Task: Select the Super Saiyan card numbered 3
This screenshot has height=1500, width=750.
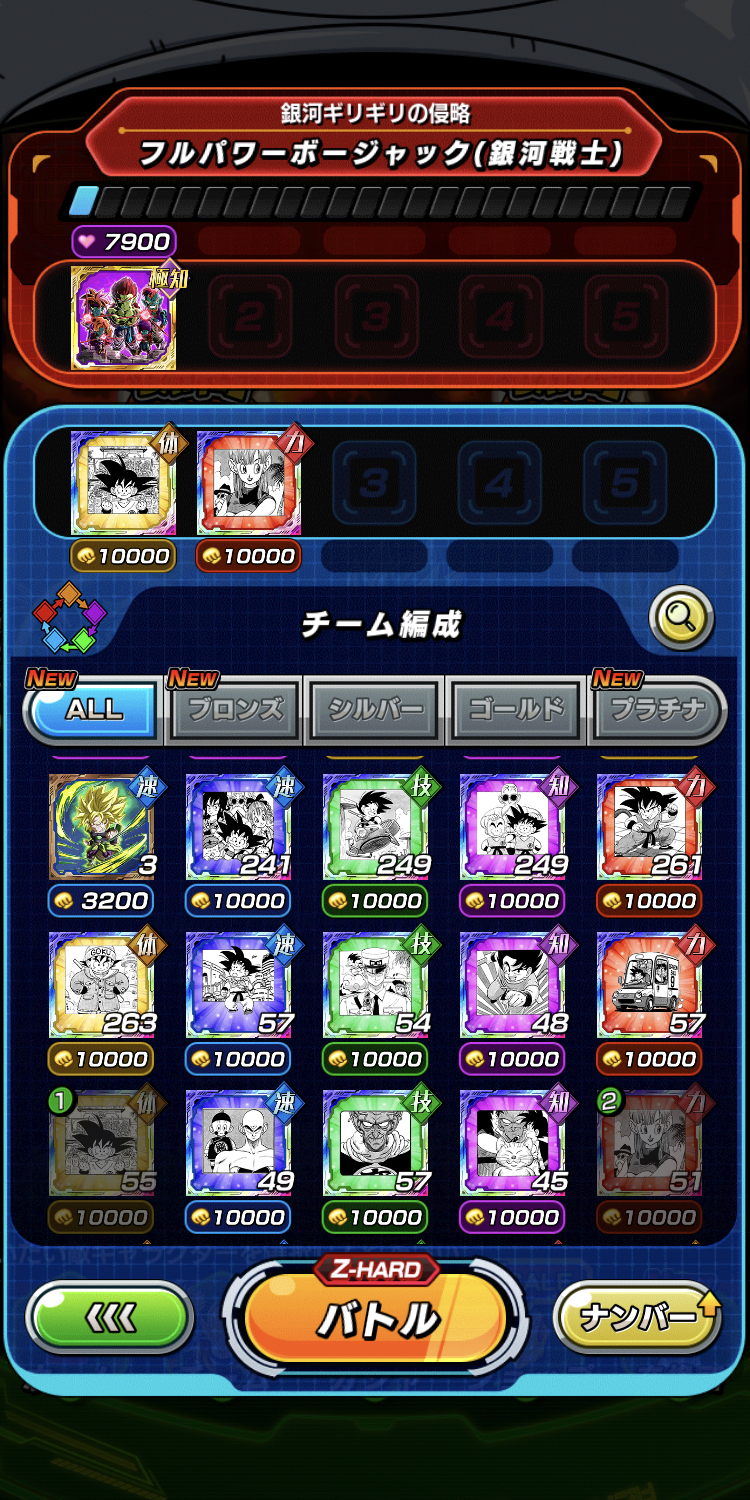Action: [x=100, y=827]
